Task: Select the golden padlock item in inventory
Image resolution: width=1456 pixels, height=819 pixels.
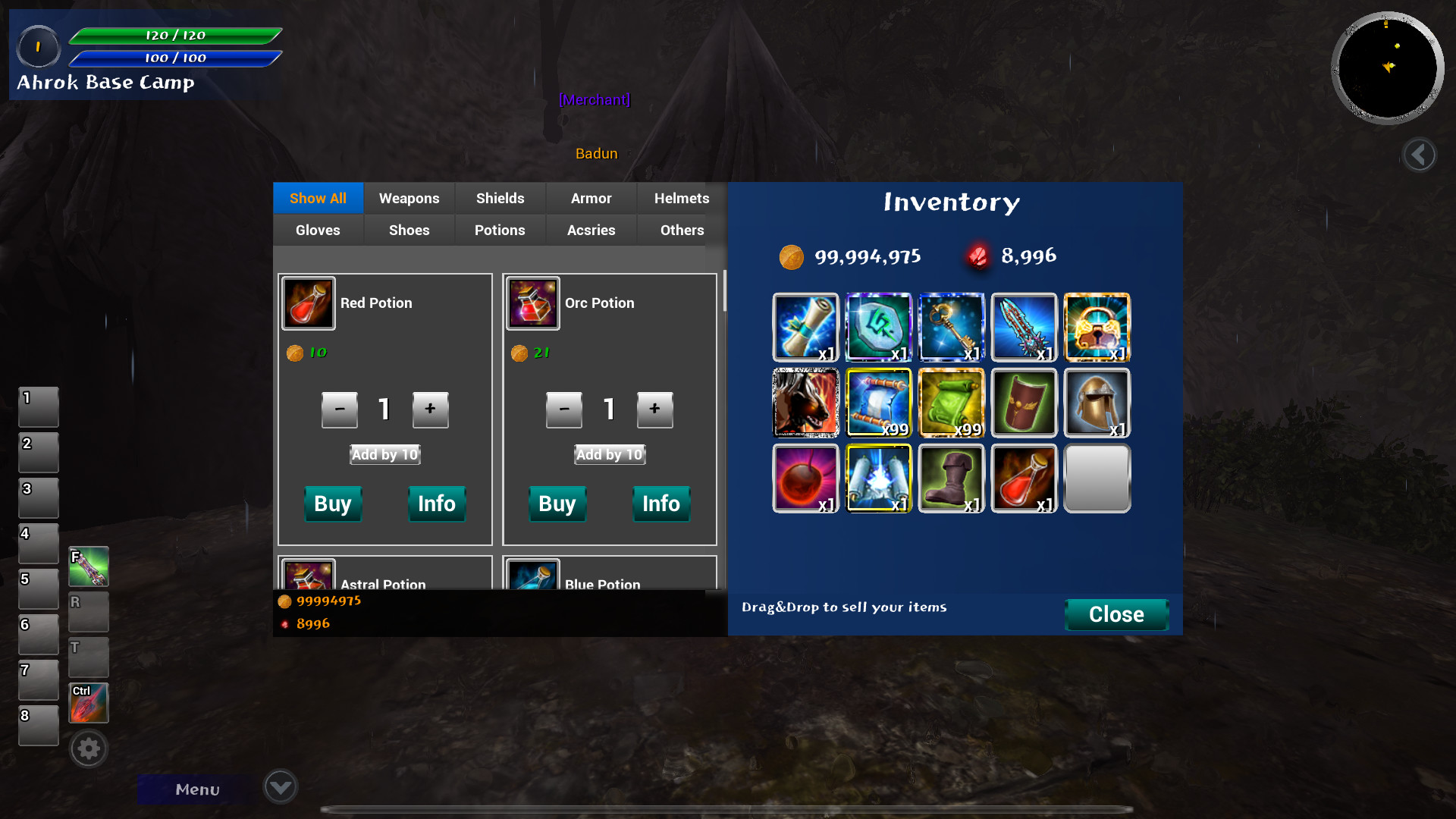Action: pos(1097,327)
